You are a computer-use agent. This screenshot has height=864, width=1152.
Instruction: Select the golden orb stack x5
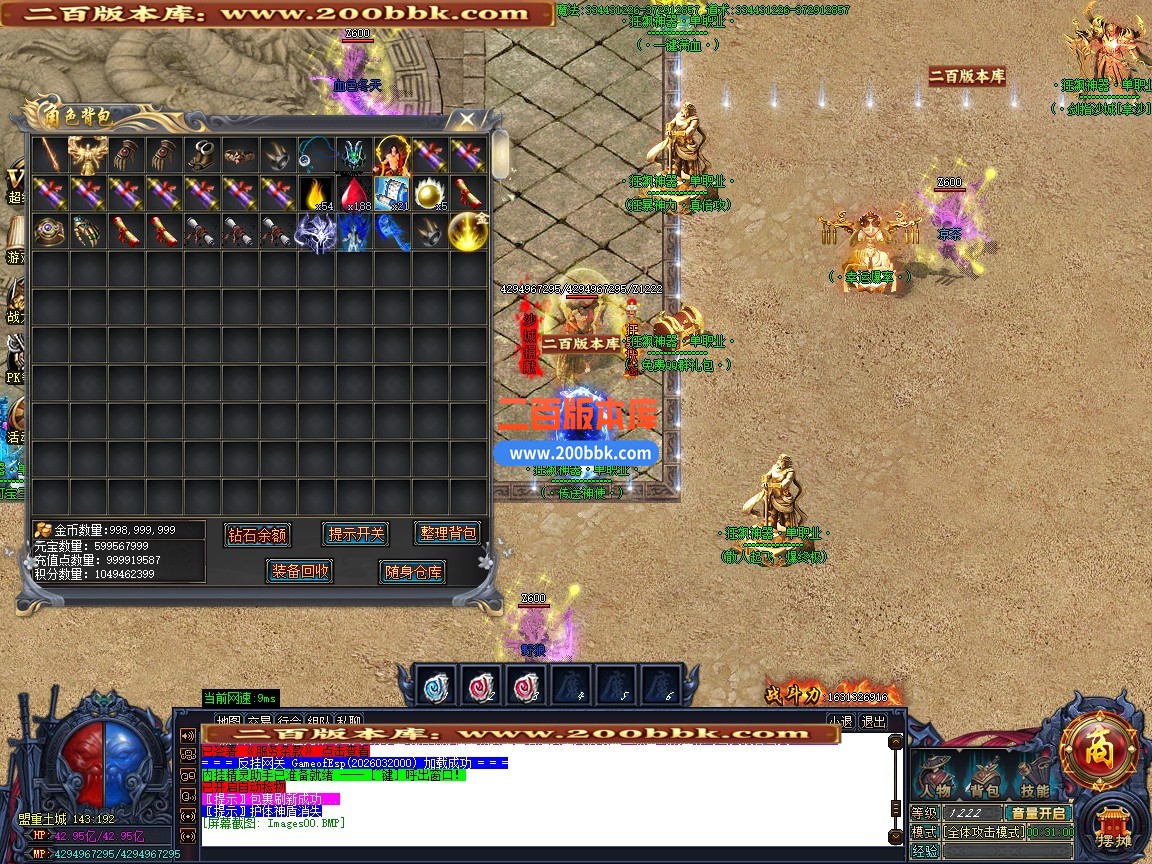(x=430, y=192)
